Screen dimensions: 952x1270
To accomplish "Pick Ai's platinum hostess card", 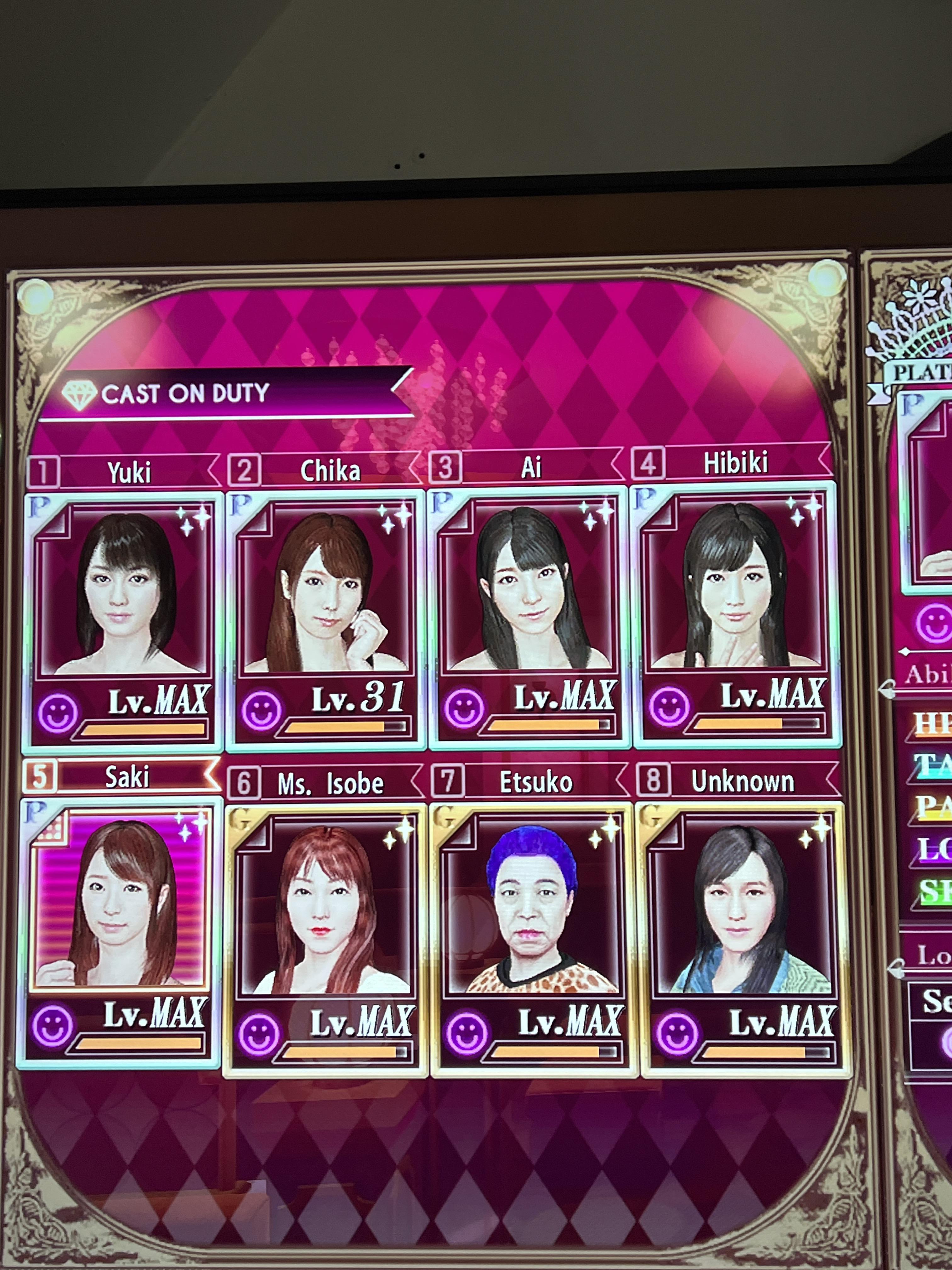I will (x=529, y=617).
